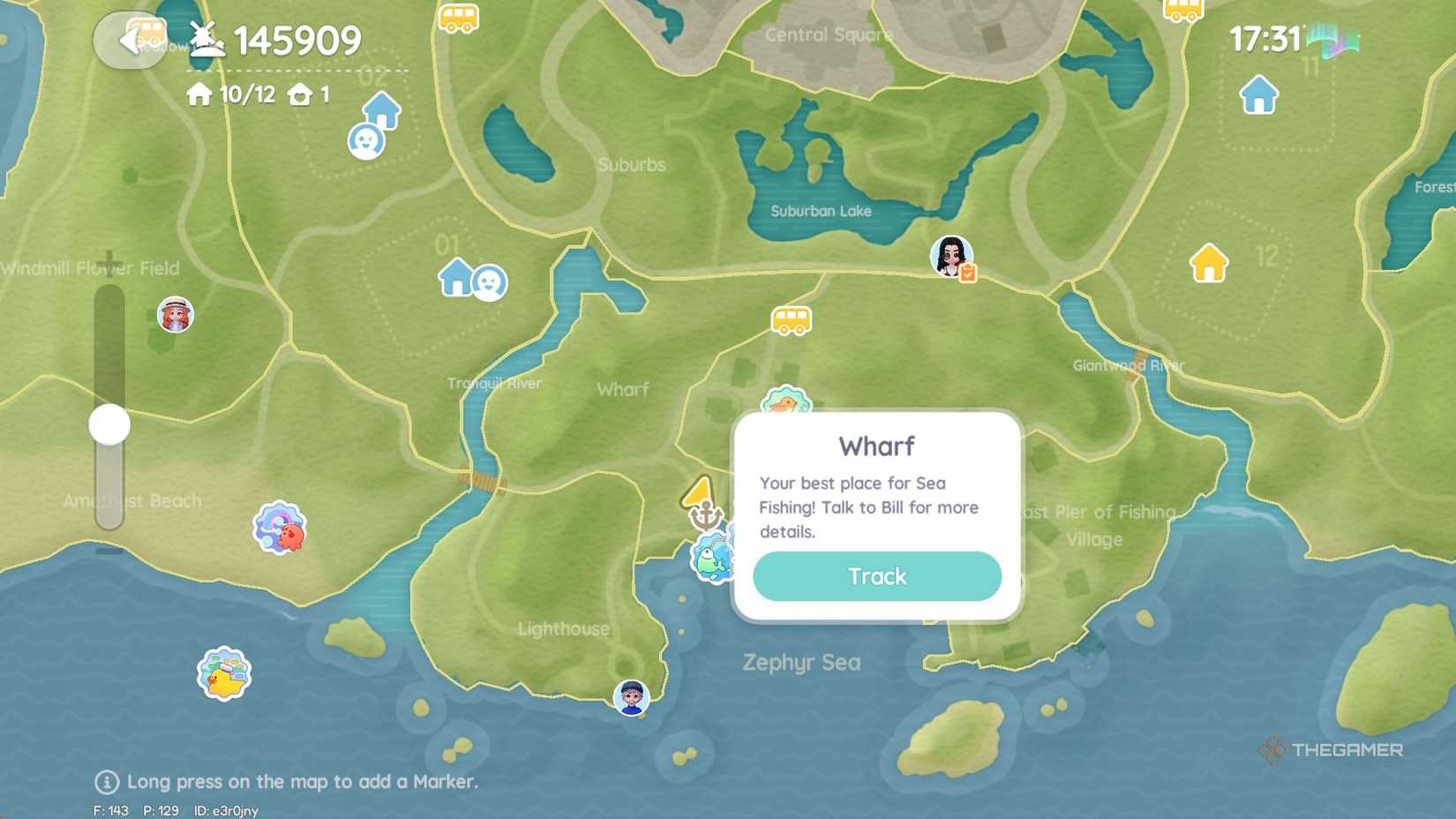Viewport: 1456px width, 819px height.
Task: Click the windmill currency icon
Action: pos(205,39)
